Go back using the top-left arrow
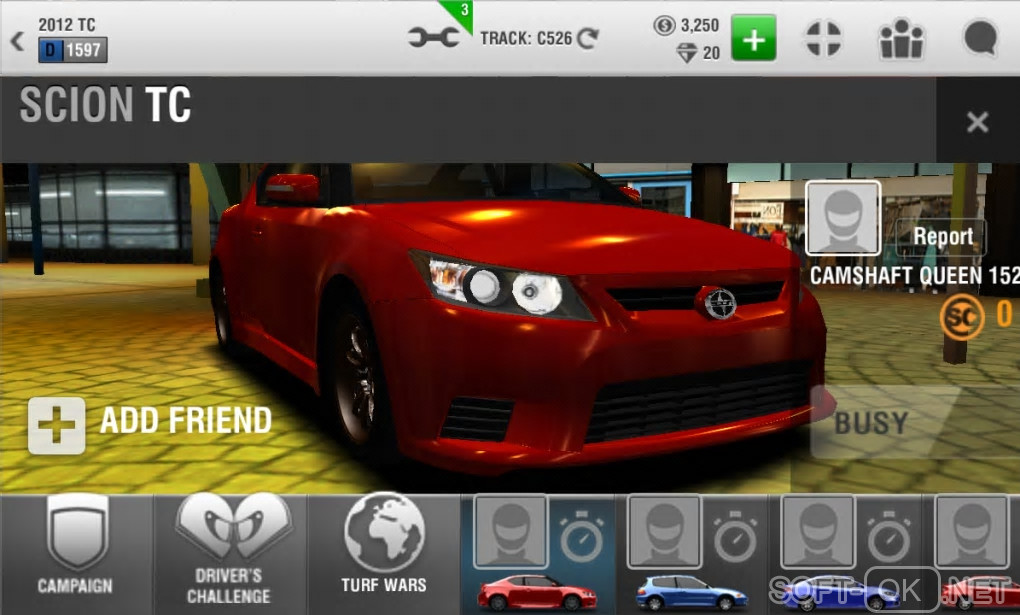Image resolution: width=1020 pixels, height=615 pixels. pos(17,41)
